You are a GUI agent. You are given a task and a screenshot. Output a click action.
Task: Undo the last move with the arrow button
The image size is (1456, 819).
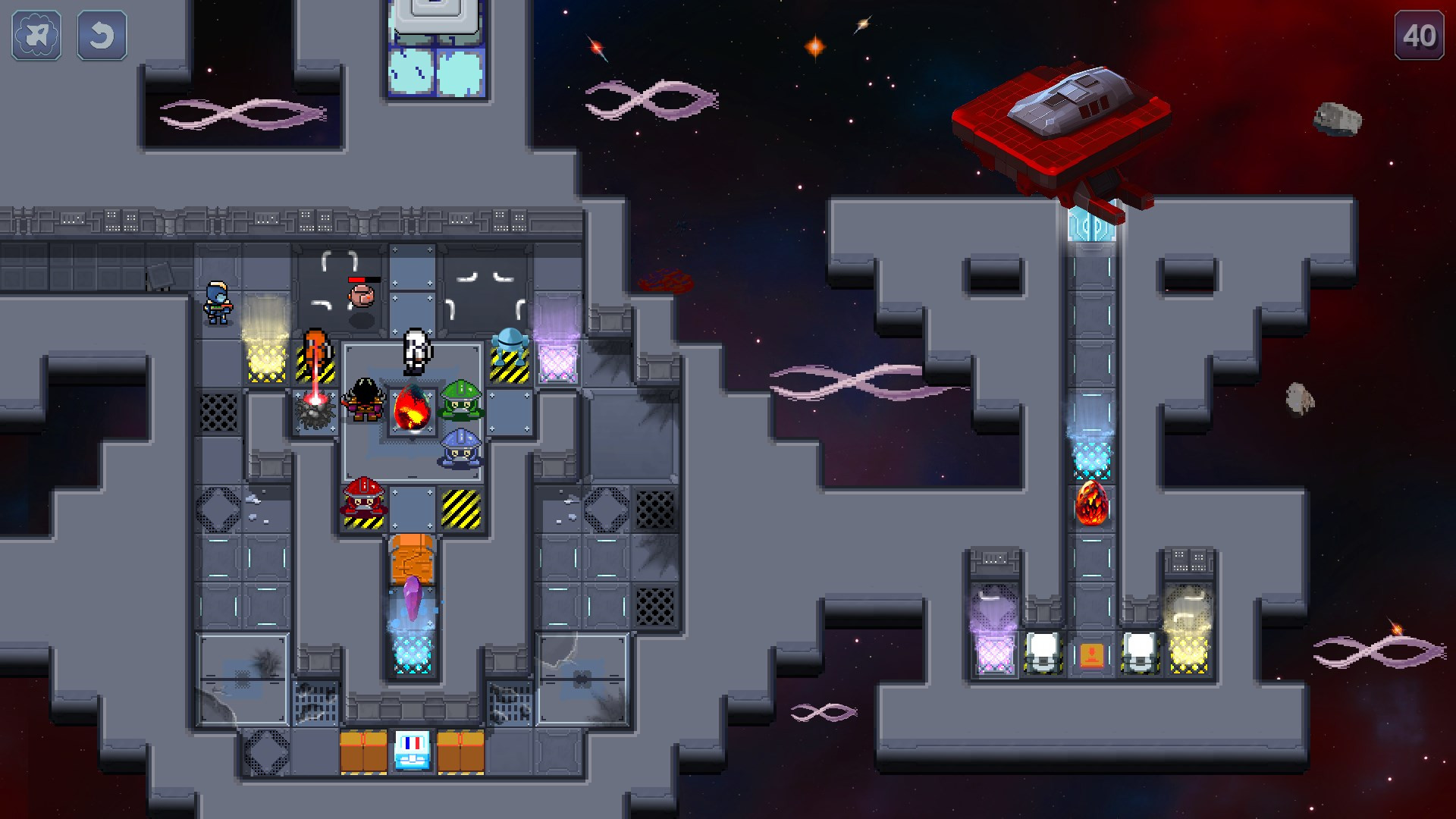point(102,35)
